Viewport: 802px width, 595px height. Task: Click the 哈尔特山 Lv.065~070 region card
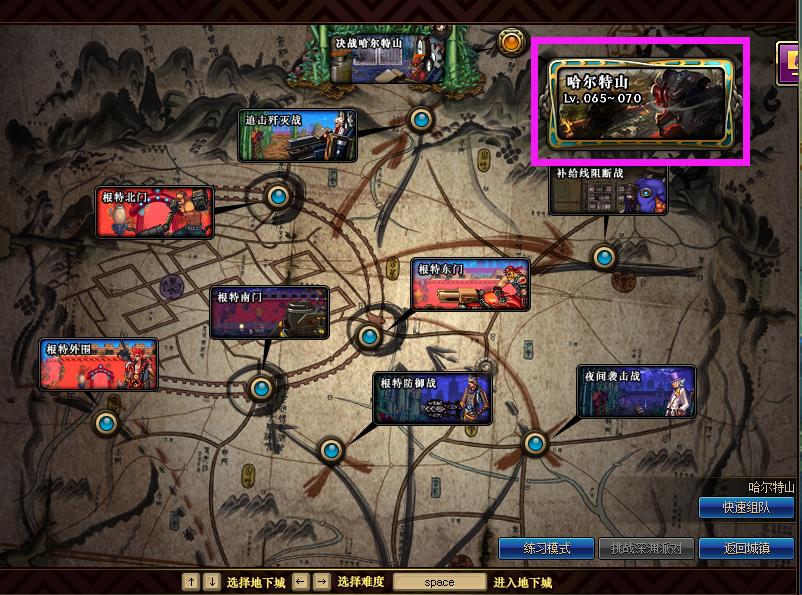pyautogui.click(x=641, y=100)
